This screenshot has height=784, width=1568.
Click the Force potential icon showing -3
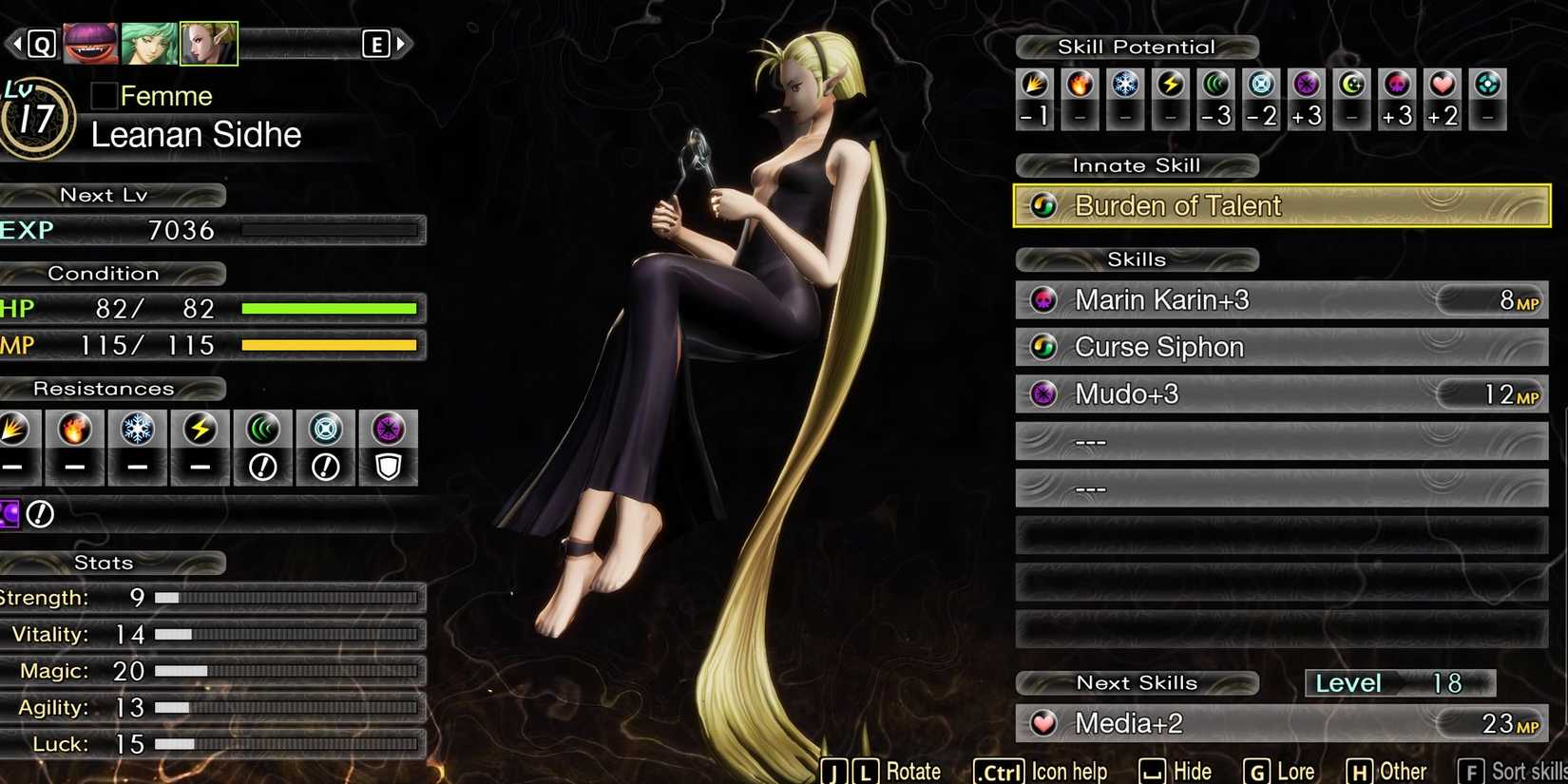pyautogui.click(x=1216, y=86)
